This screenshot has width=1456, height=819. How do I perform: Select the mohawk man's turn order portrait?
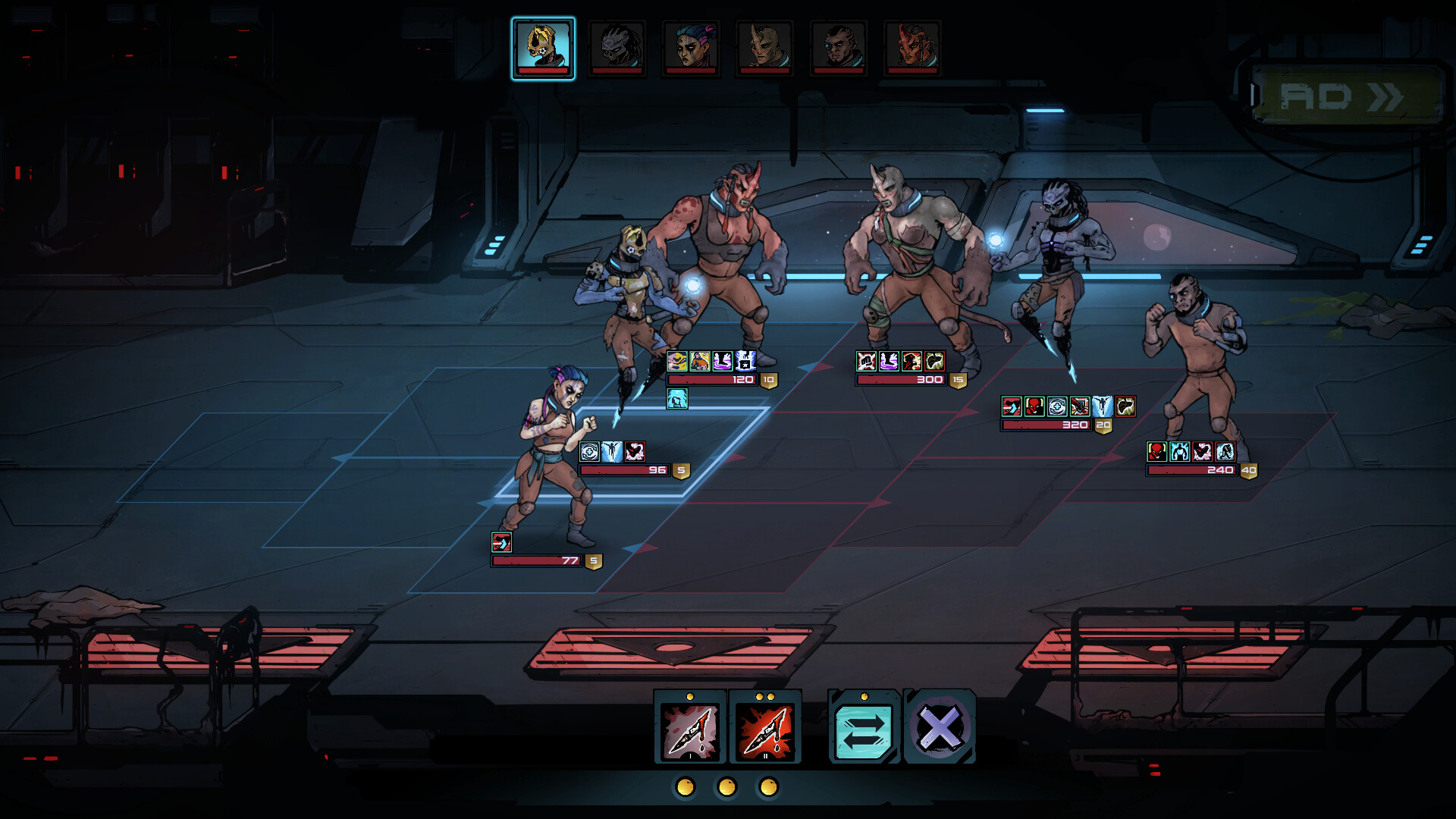(838, 48)
